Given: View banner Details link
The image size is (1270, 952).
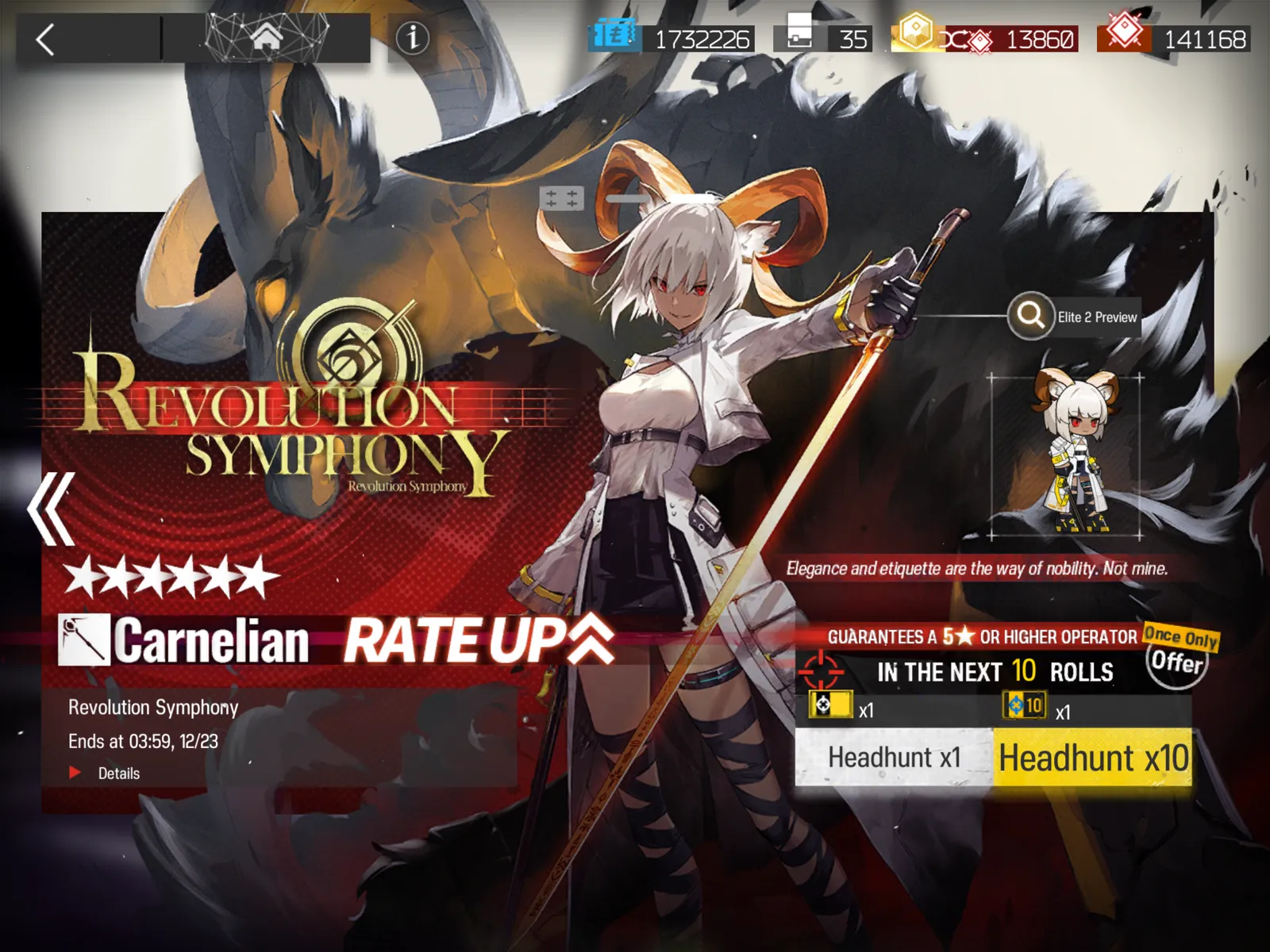Looking at the screenshot, I should 117,773.
